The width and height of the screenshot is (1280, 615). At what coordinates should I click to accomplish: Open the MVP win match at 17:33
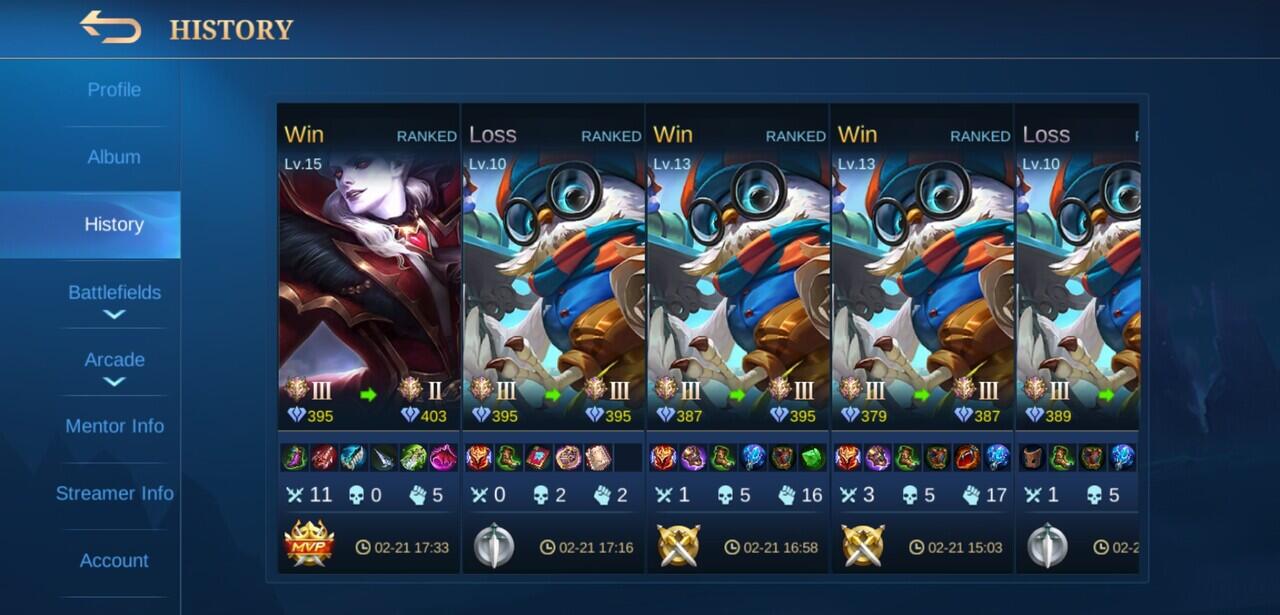368,300
